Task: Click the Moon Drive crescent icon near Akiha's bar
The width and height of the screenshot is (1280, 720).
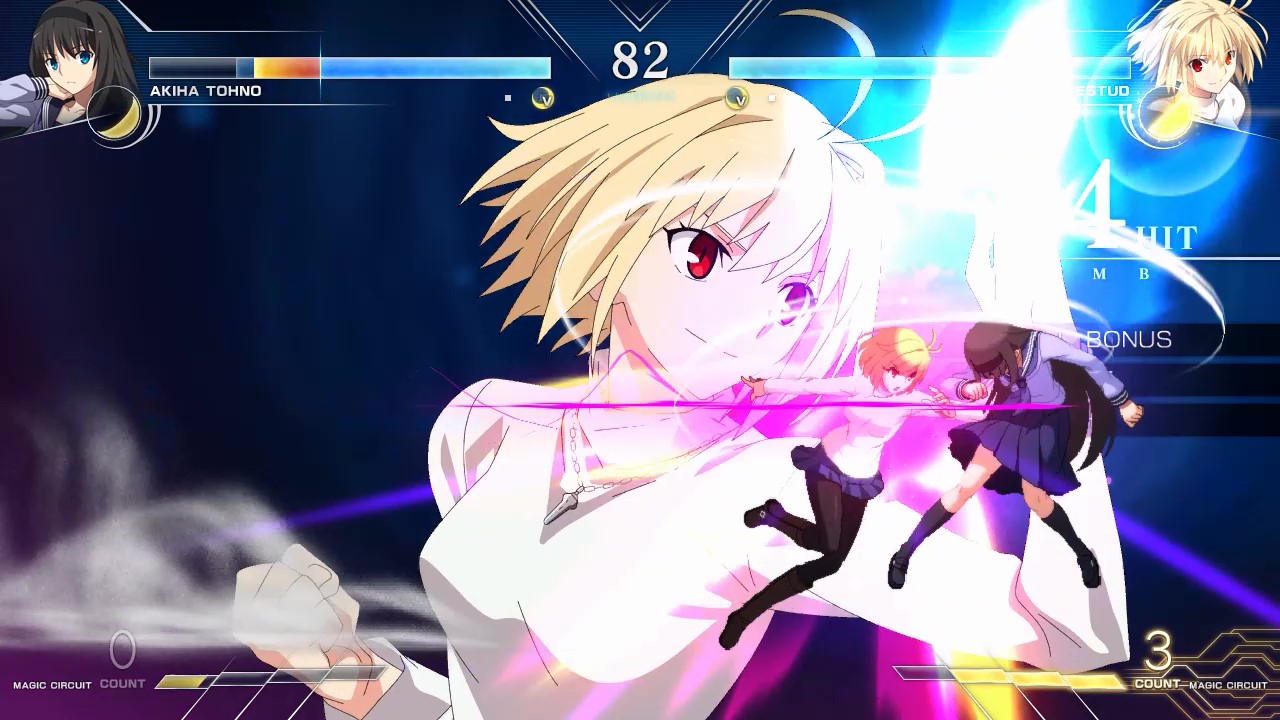Action: tap(542, 99)
